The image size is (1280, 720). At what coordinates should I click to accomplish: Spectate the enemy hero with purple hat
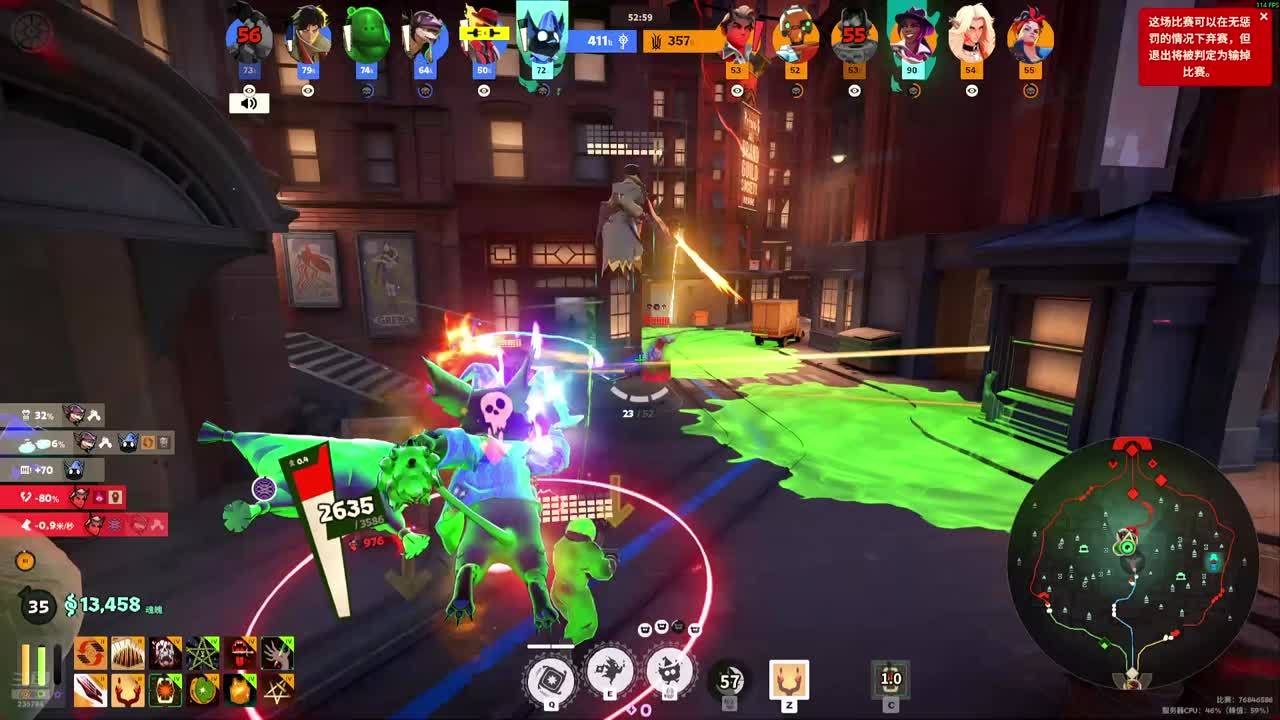(x=912, y=36)
